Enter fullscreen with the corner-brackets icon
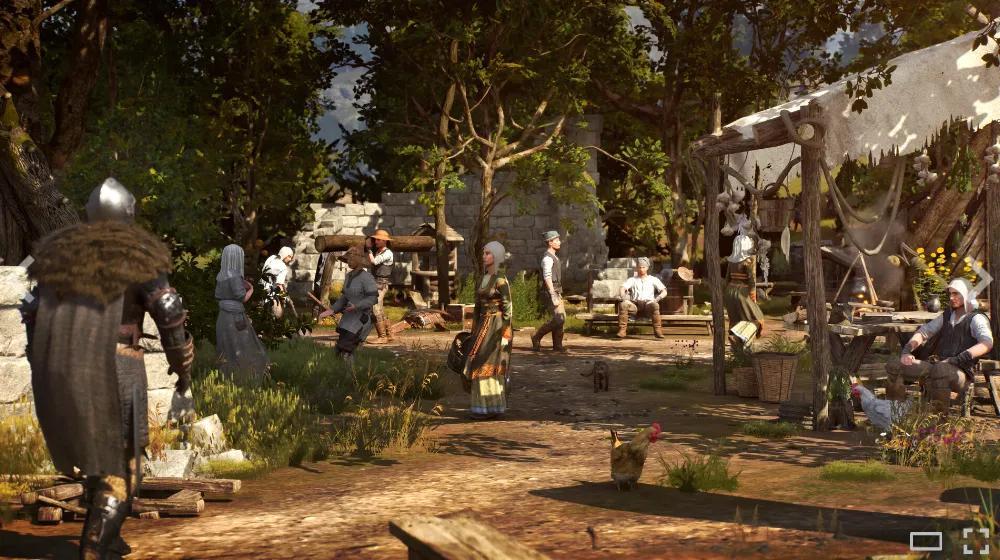Screen dimensions: 1000x560 [x=975, y=541]
